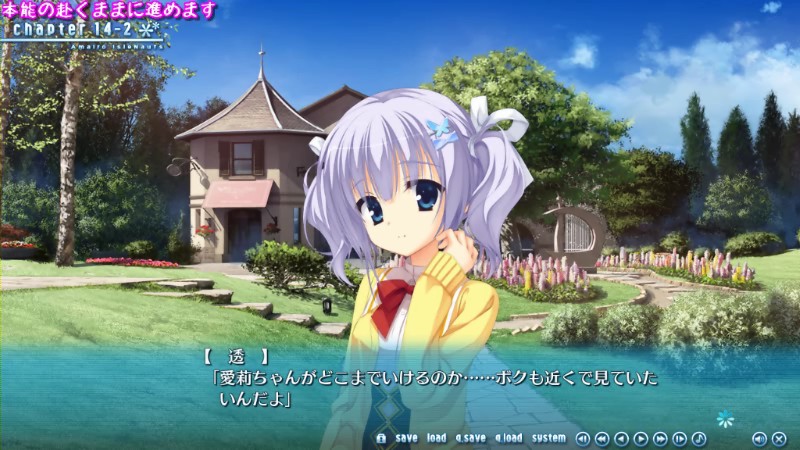Click the save button
Image resolution: width=800 pixels, height=450 pixels.
[x=406, y=438]
